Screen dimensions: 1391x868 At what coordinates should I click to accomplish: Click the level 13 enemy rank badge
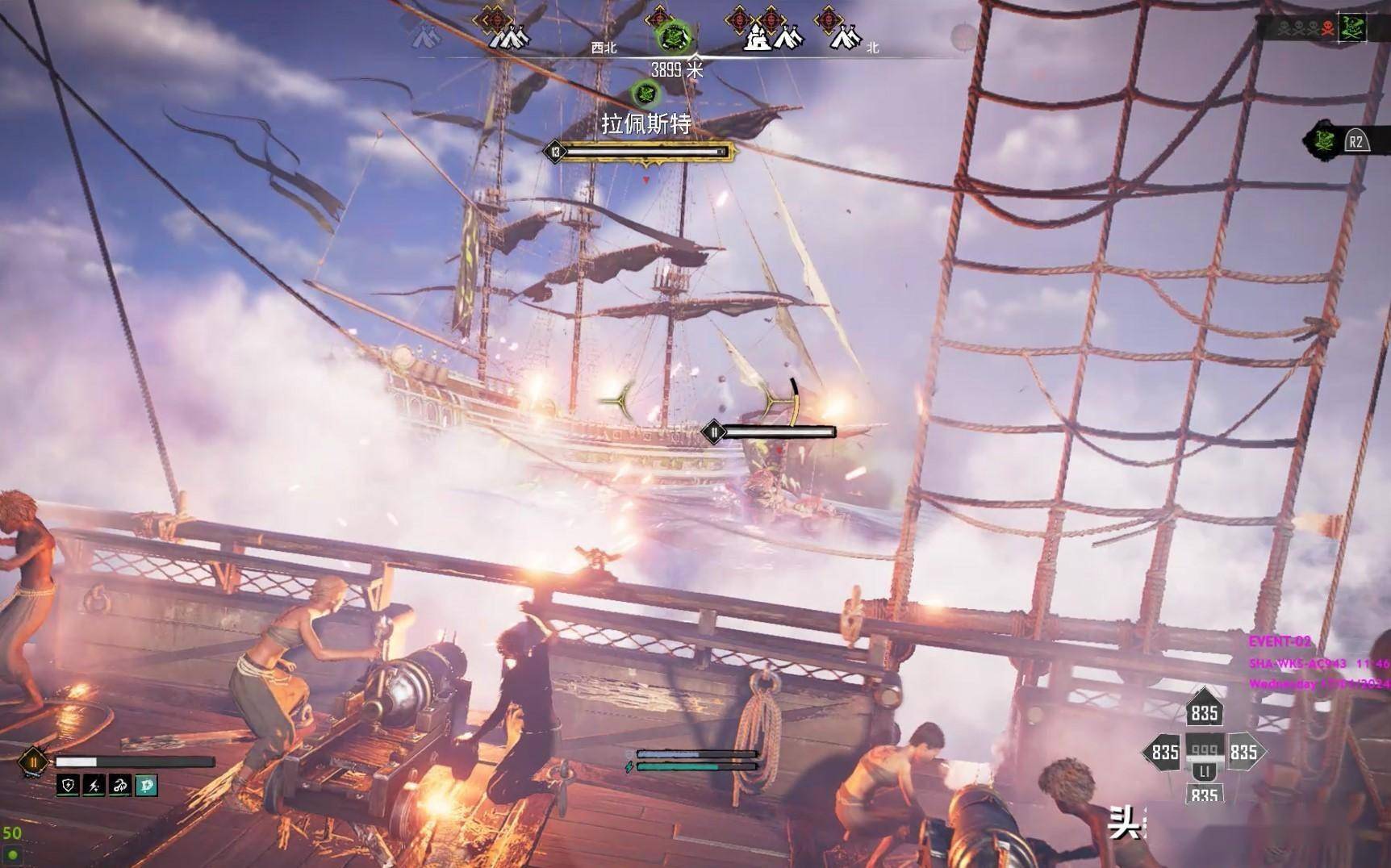click(555, 152)
